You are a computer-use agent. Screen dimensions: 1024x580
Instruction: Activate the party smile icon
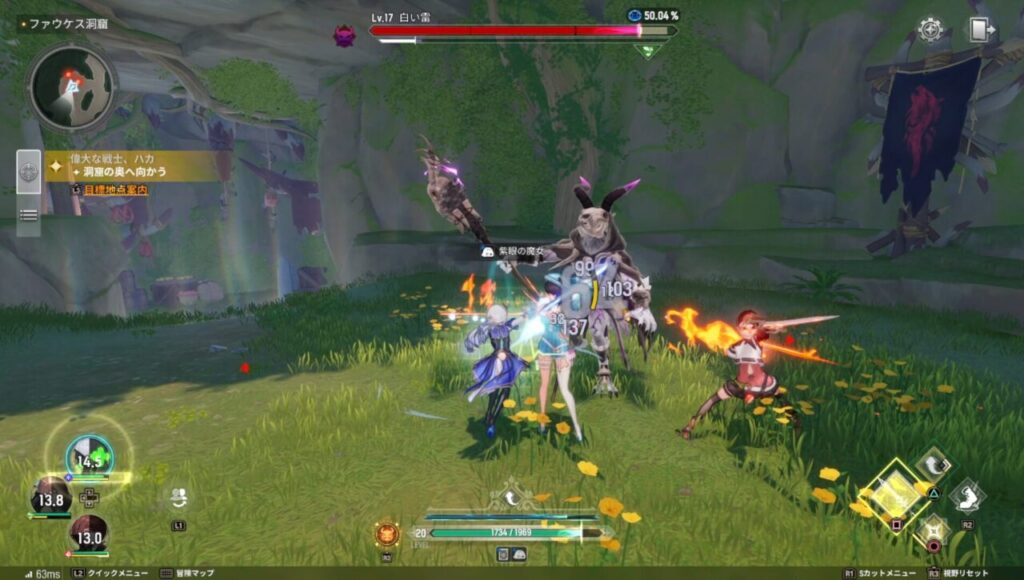pos(178,497)
